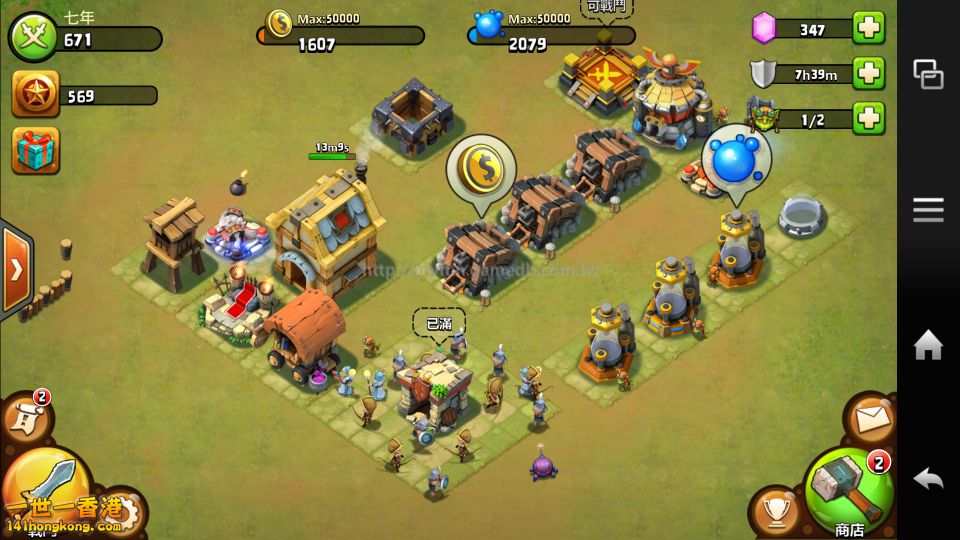Tap the Android back arrow
Screen dimensions: 960x540
point(928,479)
